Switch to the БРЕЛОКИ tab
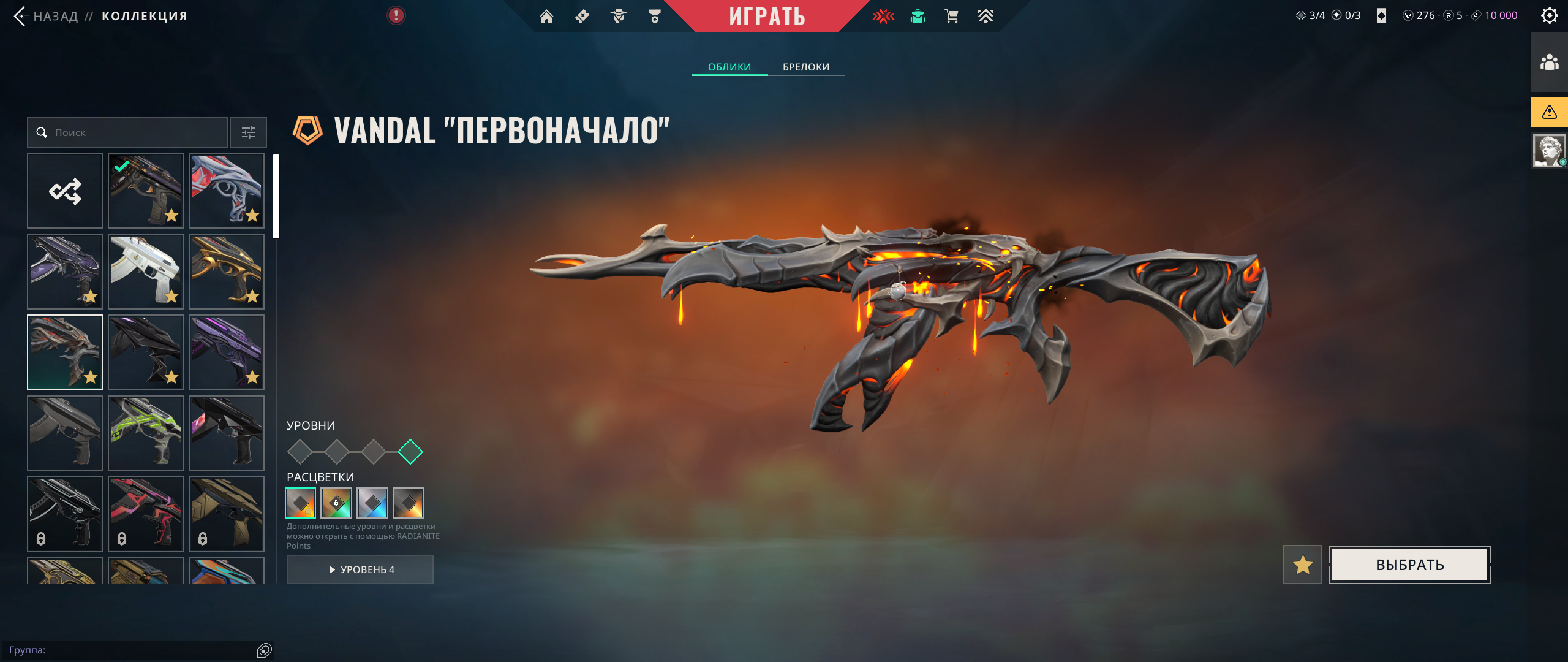 click(805, 67)
